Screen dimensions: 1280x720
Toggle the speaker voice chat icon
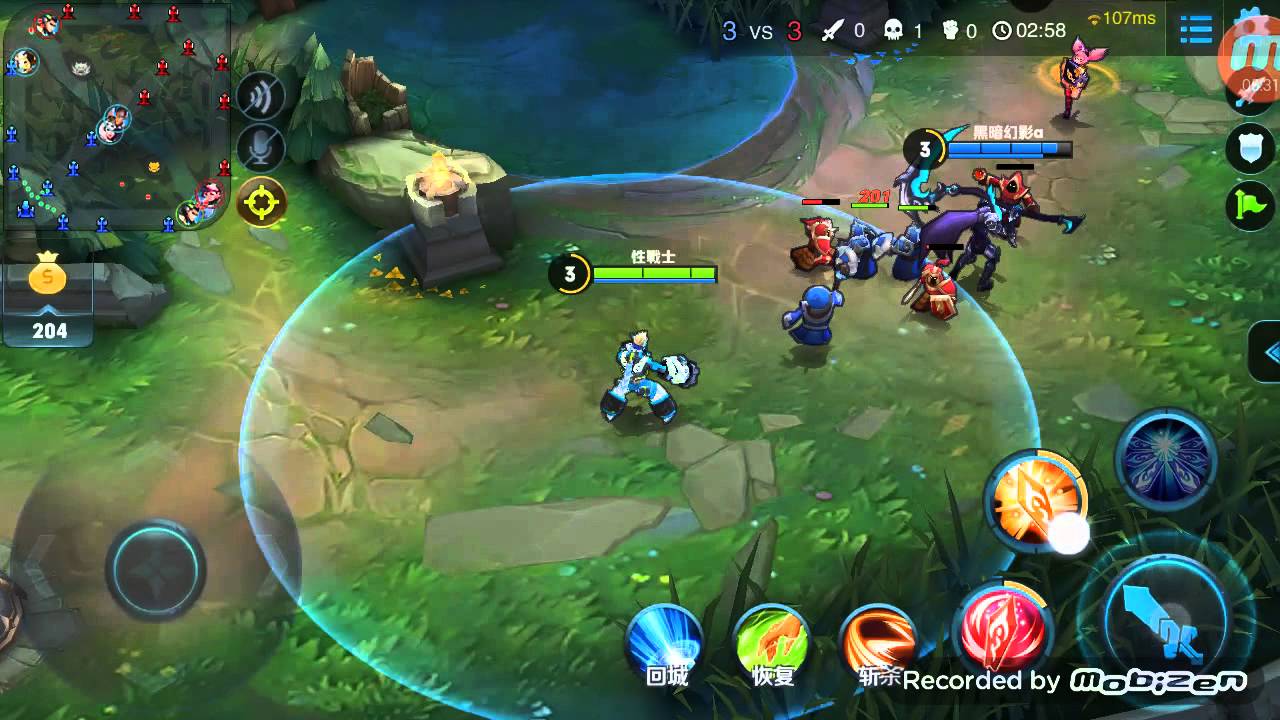pyautogui.click(x=261, y=96)
